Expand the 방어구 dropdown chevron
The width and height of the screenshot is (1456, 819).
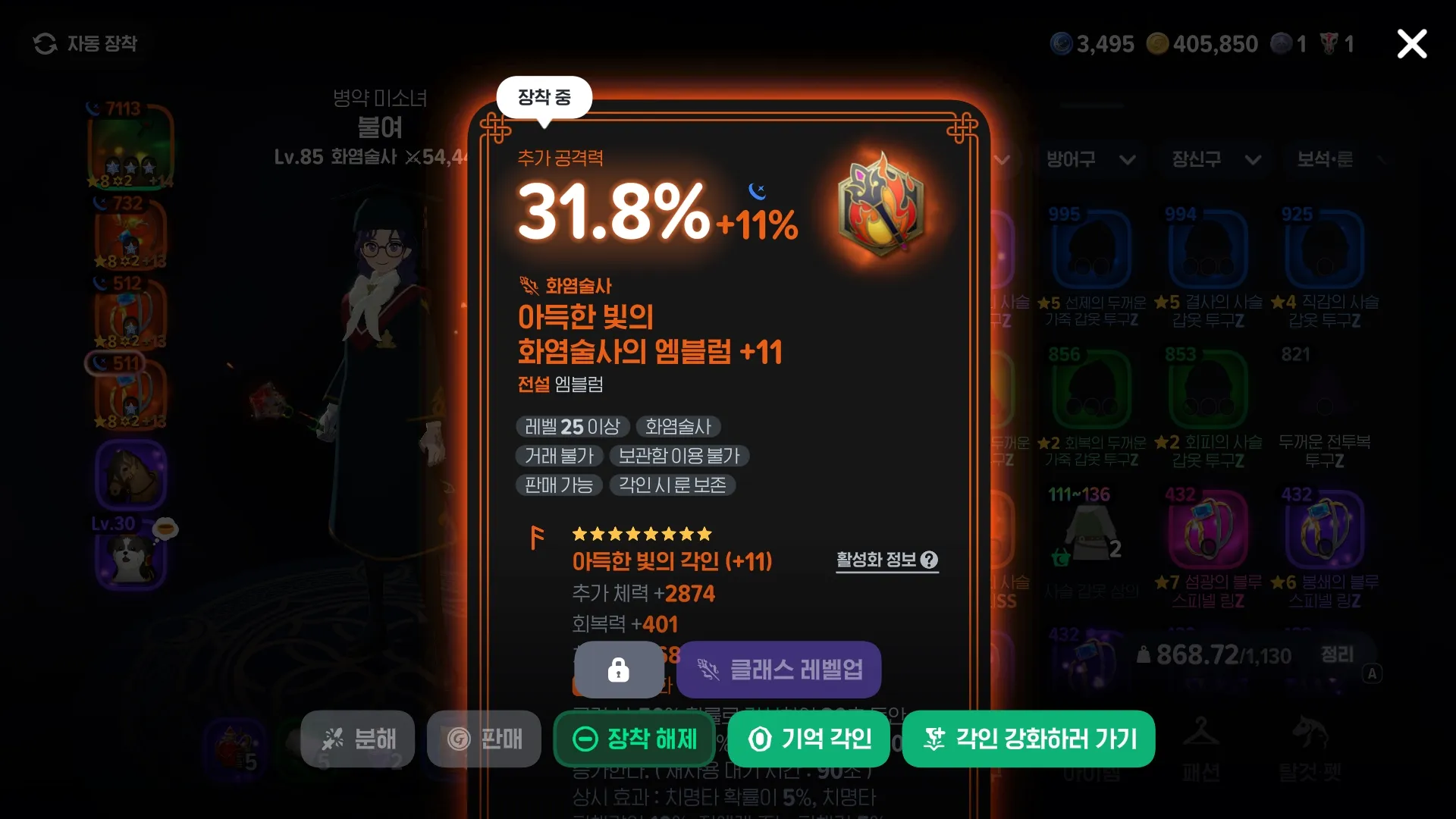coord(1127,160)
